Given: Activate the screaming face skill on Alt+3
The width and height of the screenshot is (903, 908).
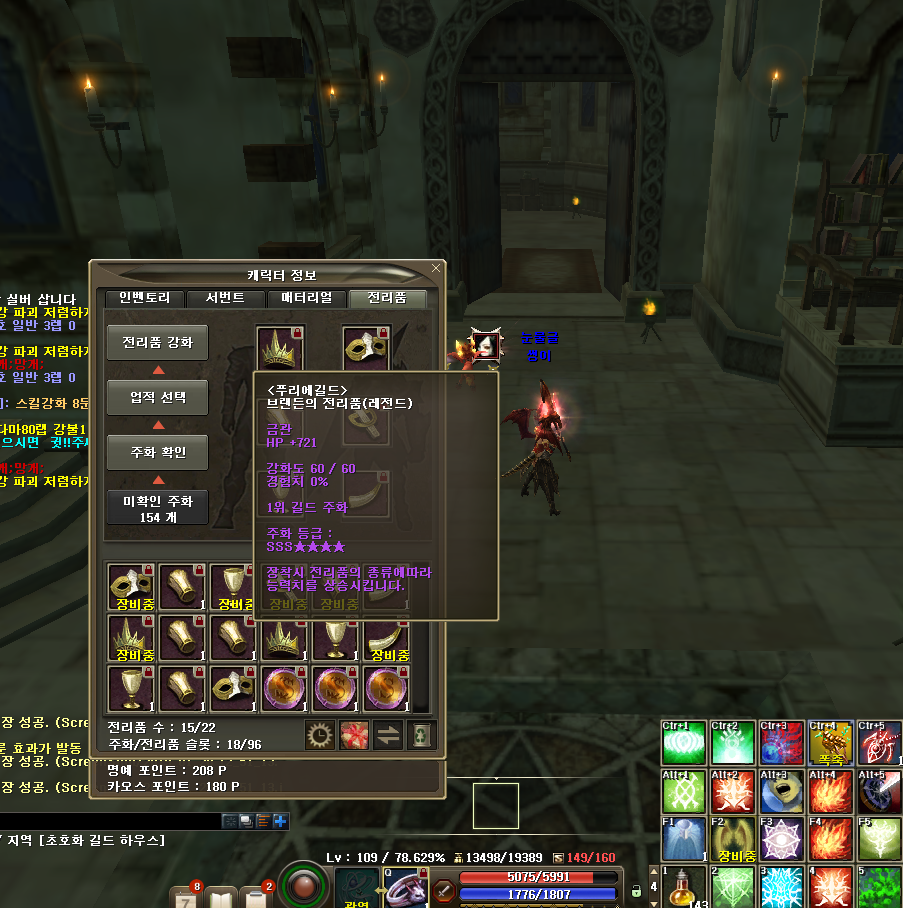Looking at the screenshot, I should tap(782, 791).
